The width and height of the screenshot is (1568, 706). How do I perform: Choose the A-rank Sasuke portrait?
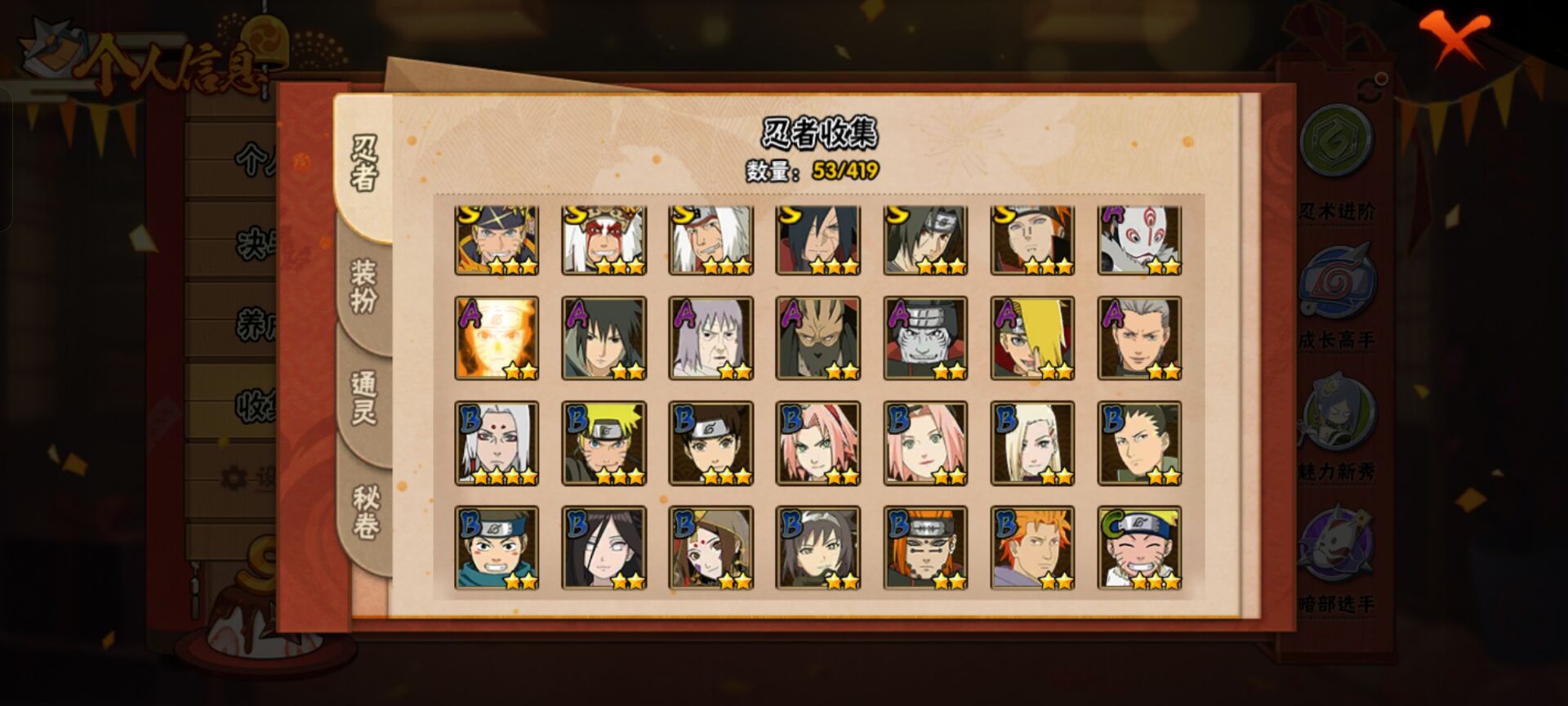coord(604,338)
